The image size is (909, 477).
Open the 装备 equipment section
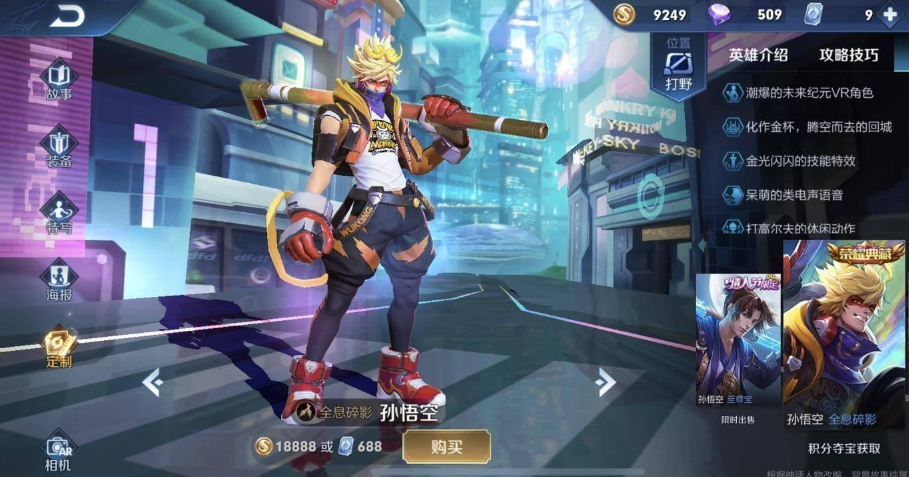coord(59,147)
